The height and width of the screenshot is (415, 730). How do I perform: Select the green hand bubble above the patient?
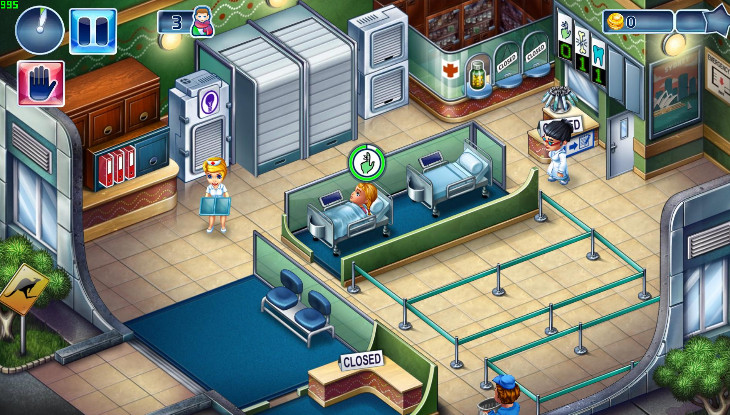[x=365, y=161]
